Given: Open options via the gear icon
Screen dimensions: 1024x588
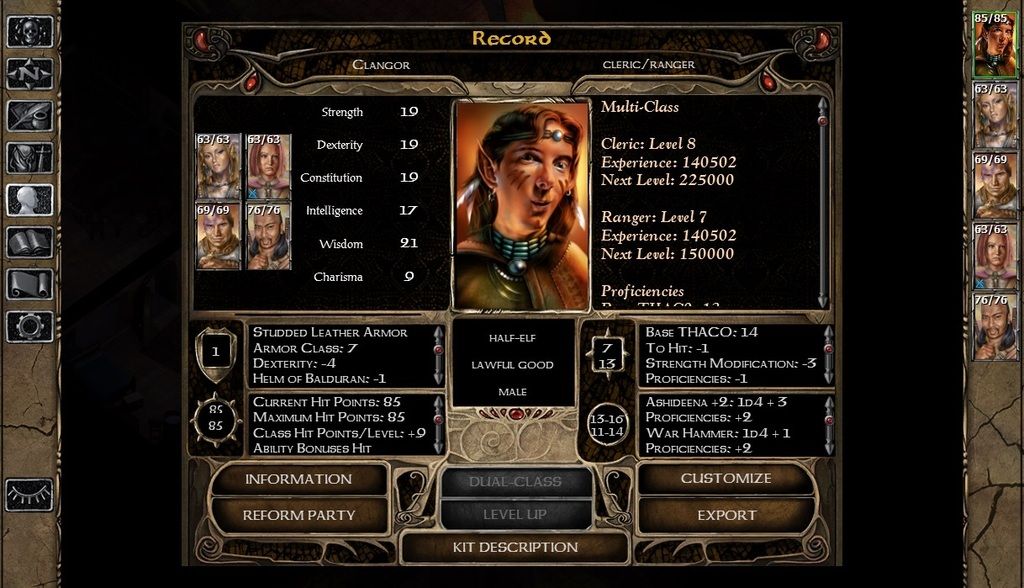Looking at the screenshot, I should 30,326.
